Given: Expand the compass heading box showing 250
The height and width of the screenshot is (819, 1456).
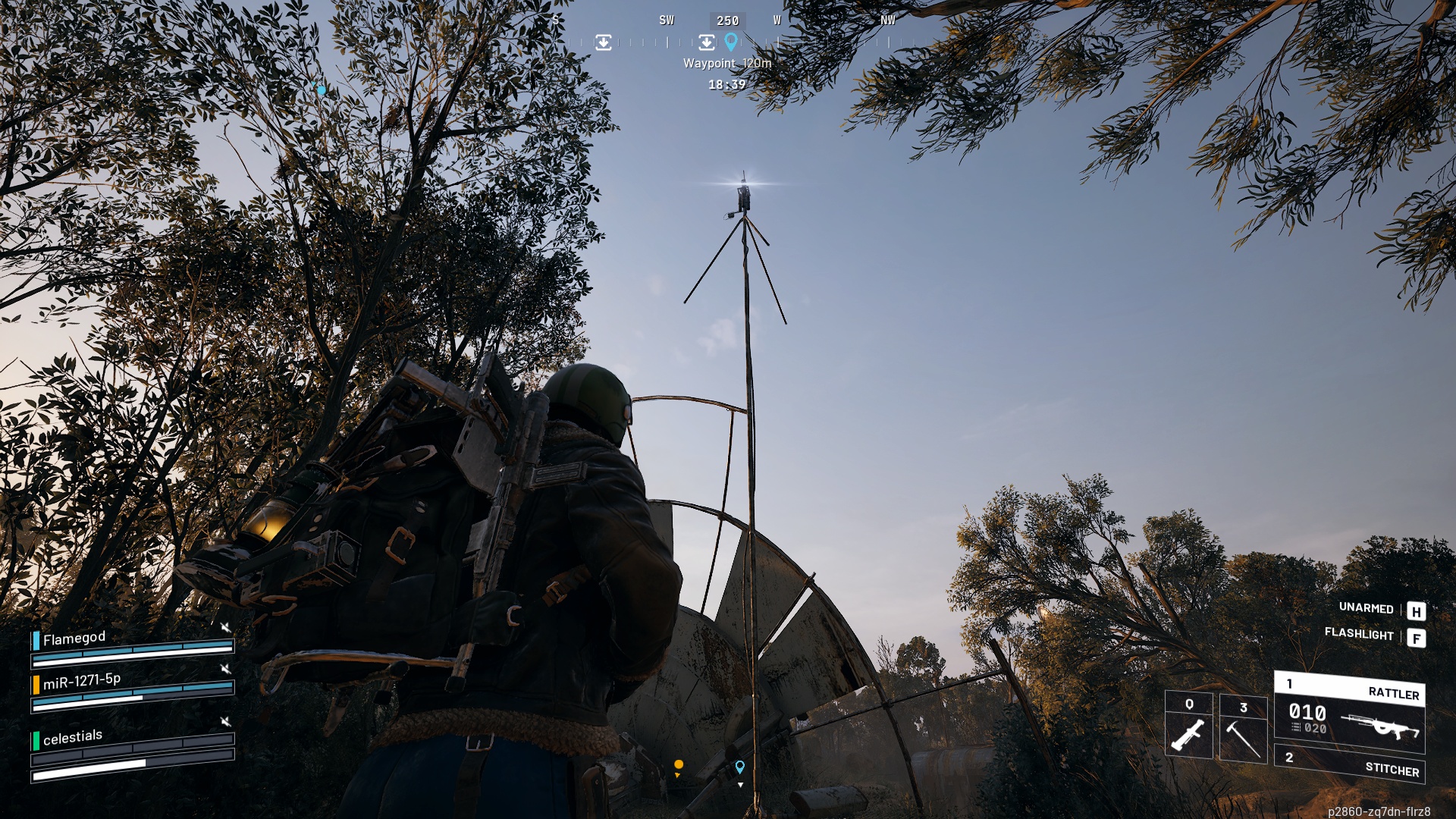Looking at the screenshot, I should (729, 20).
